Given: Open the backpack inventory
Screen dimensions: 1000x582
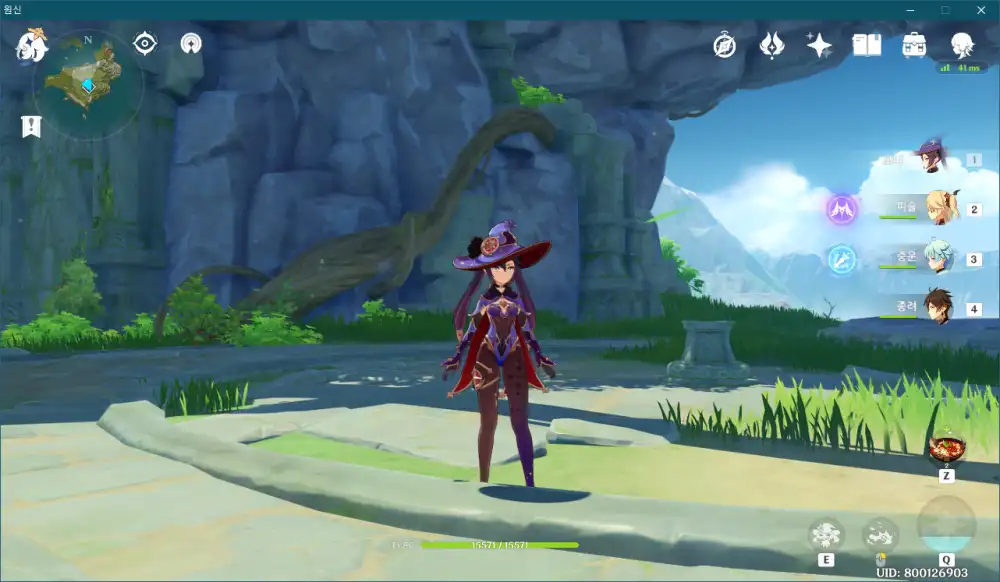Looking at the screenshot, I should point(914,45).
